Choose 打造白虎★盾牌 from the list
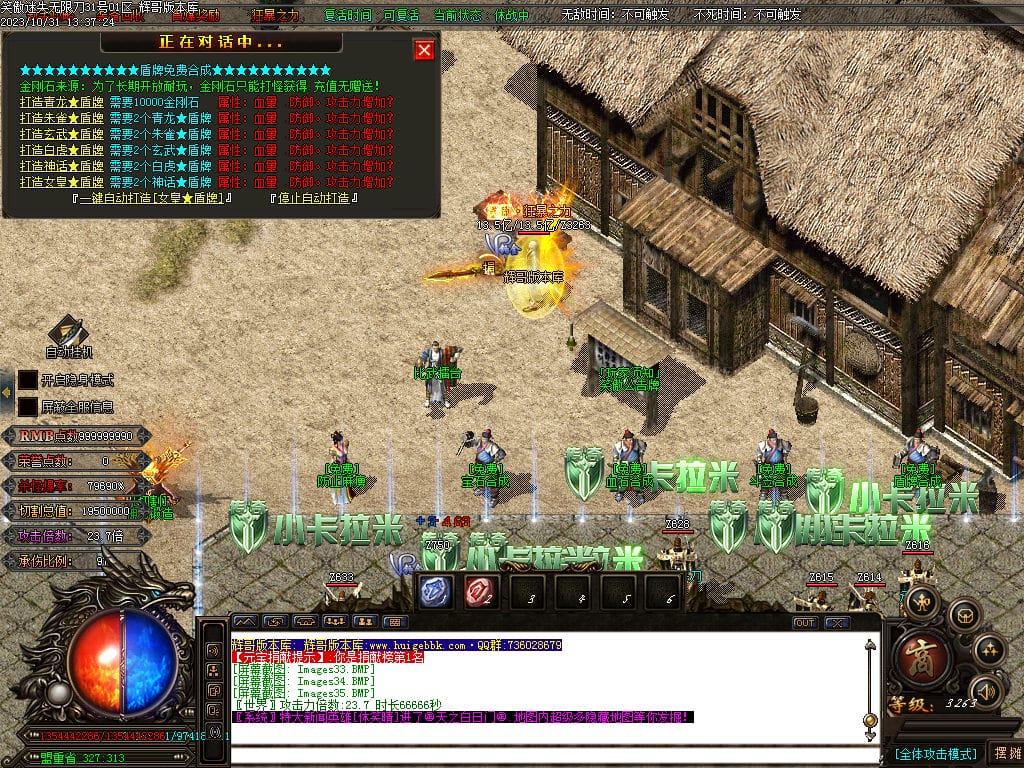The width and height of the screenshot is (1024, 768). click(62, 150)
